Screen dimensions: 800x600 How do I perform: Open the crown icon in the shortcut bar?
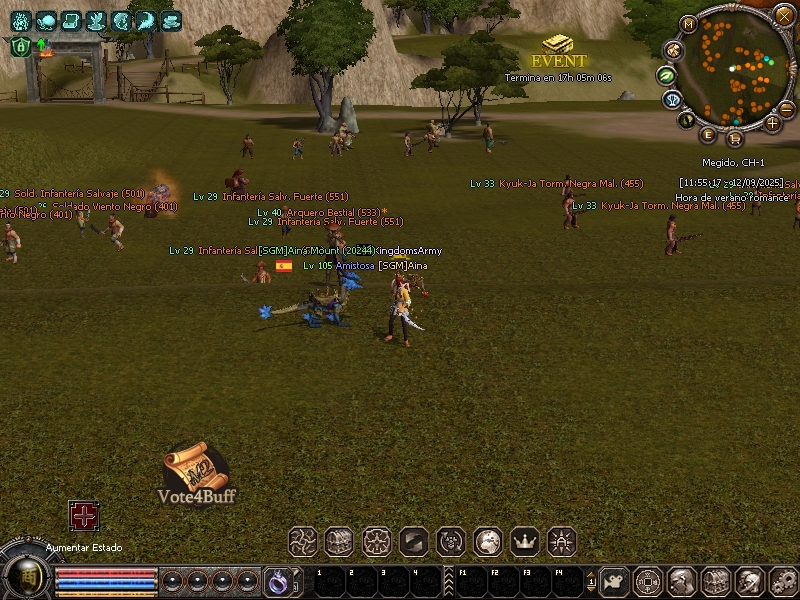(525, 542)
